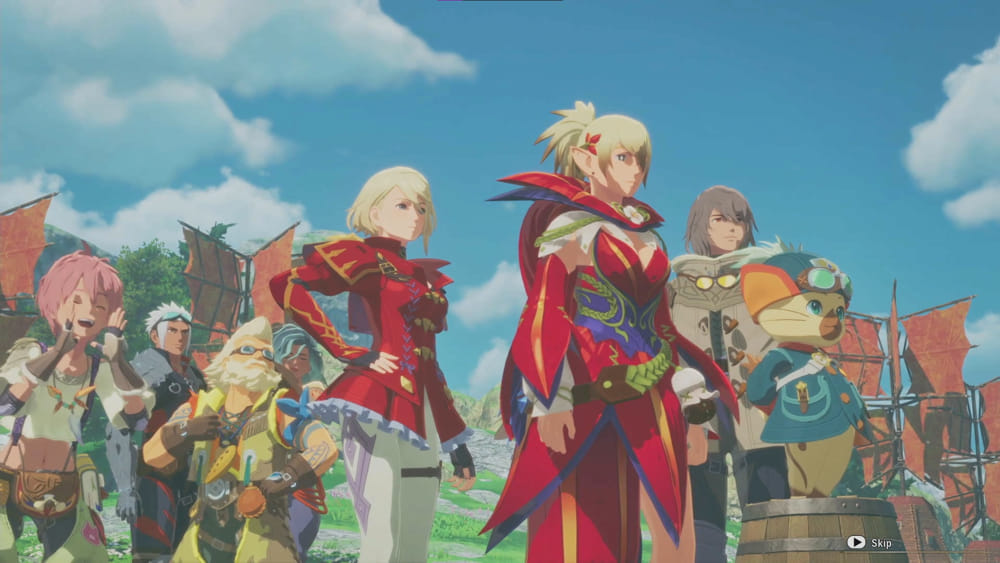
Task: Skip the cutscene
Action: point(868,542)
